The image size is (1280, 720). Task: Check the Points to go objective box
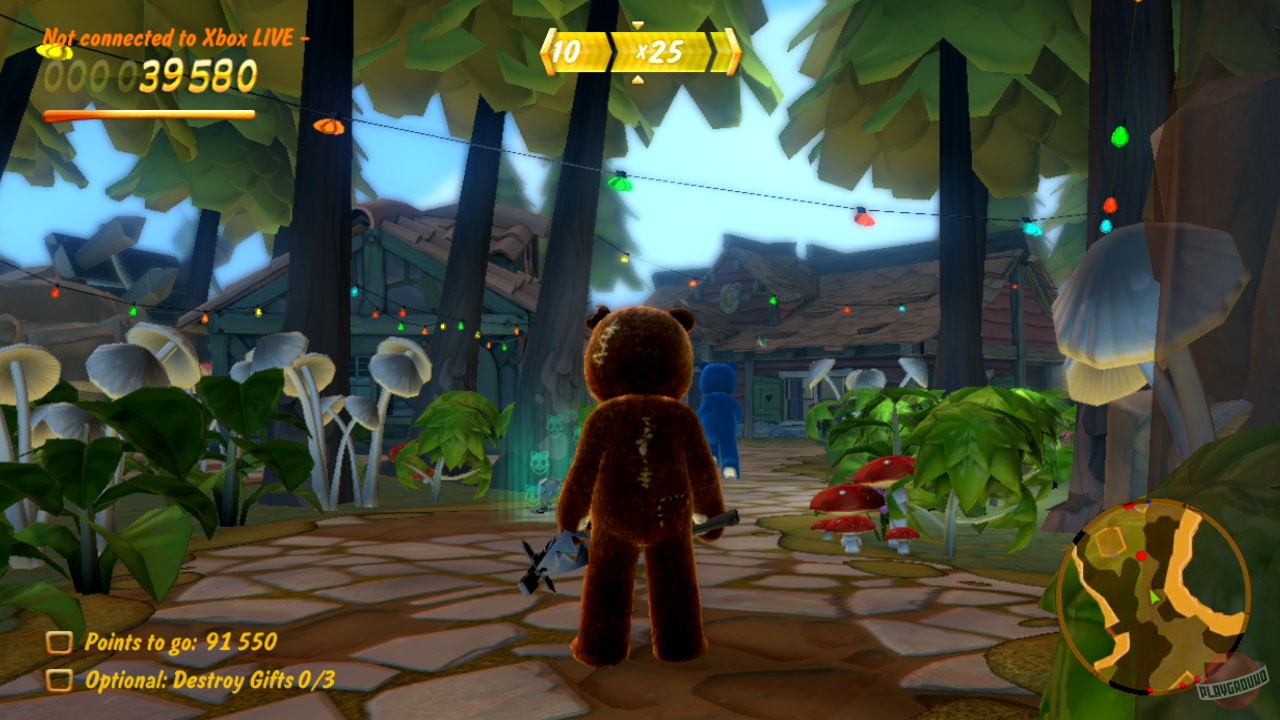[x=59, y=643]
